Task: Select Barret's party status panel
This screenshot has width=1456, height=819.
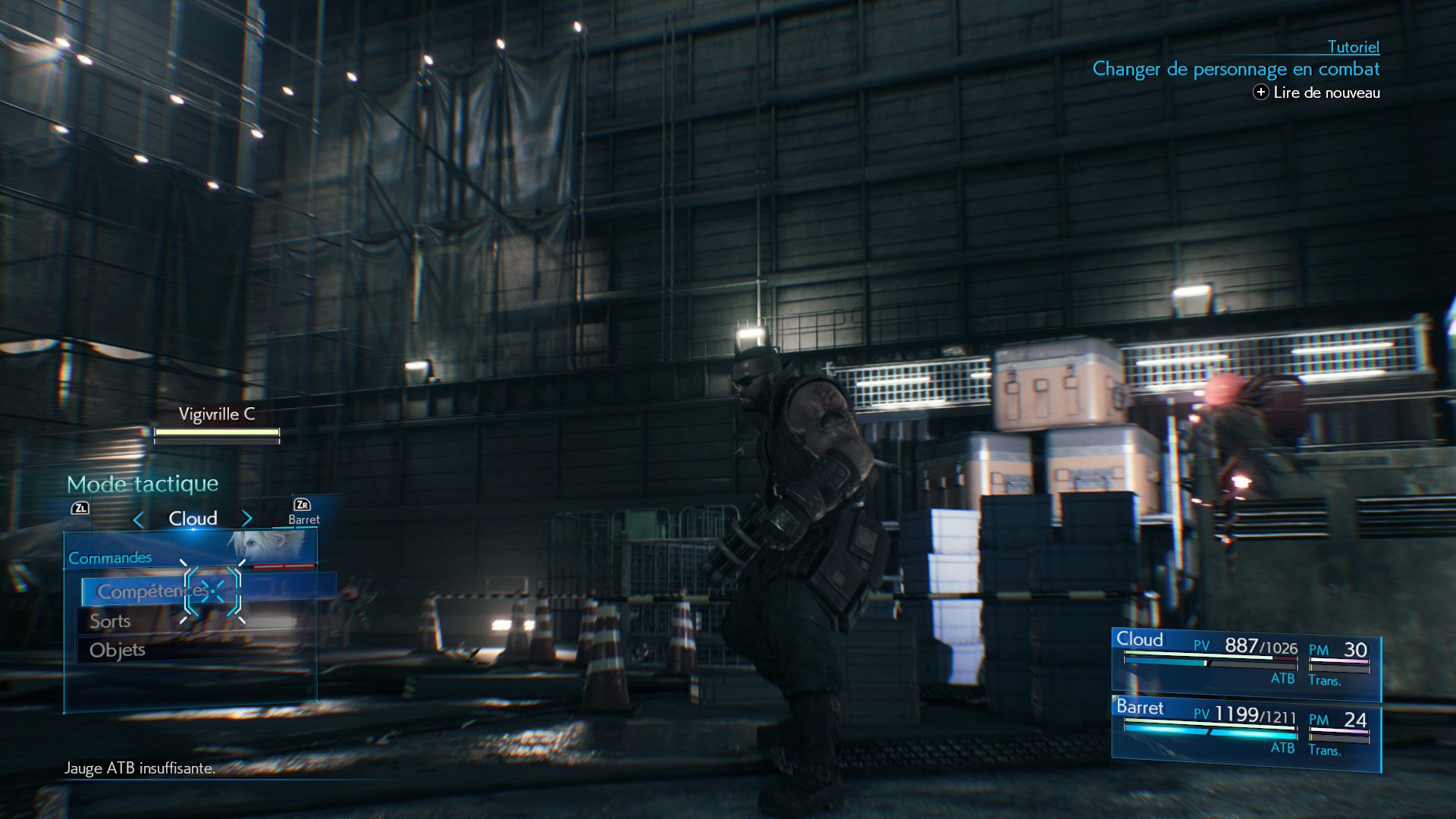Action: coord(1245,731)
